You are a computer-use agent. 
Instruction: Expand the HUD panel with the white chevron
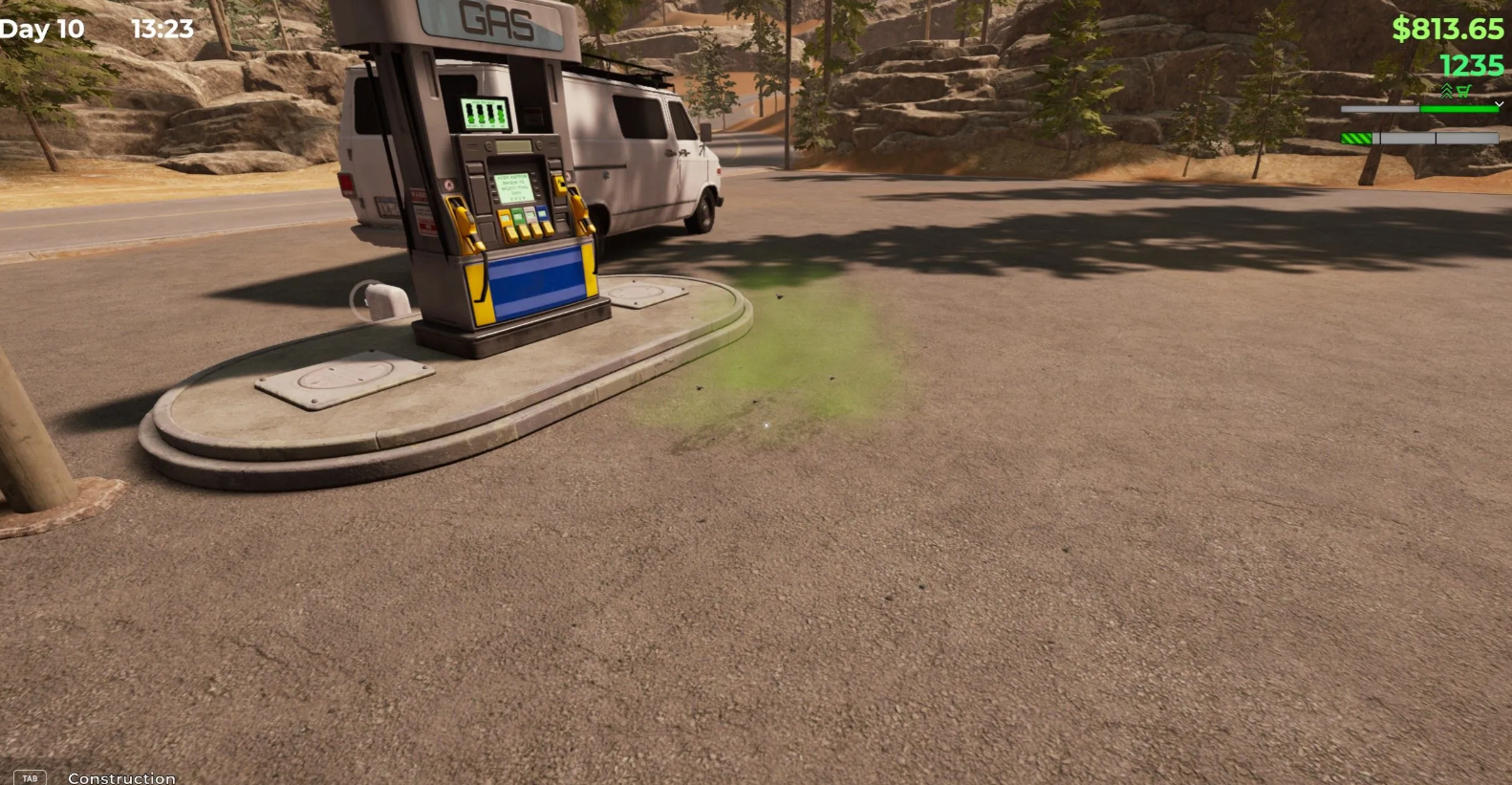click(x=1498, y=104)
